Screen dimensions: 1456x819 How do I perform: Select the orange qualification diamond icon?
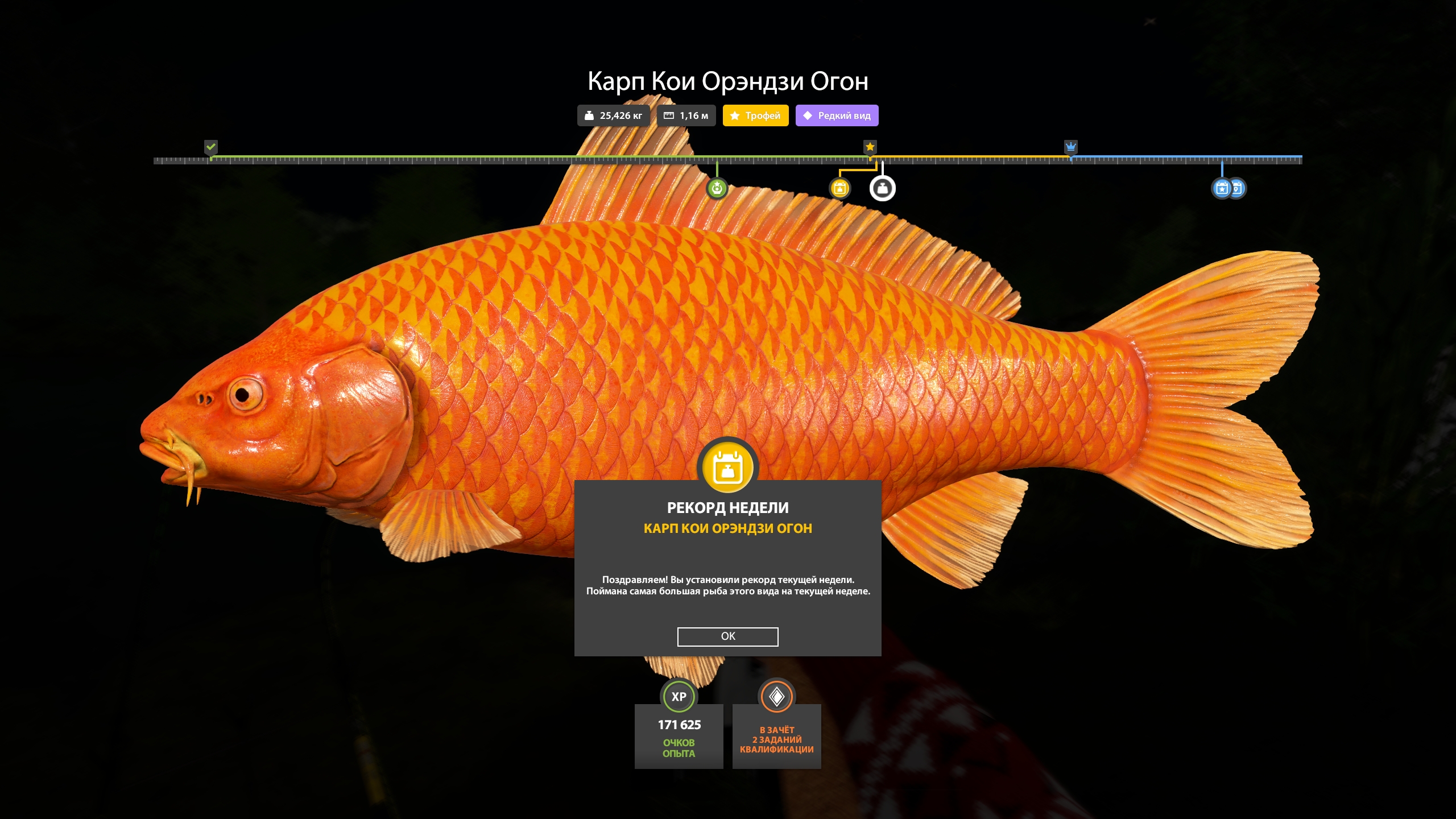tap(777, 696)
